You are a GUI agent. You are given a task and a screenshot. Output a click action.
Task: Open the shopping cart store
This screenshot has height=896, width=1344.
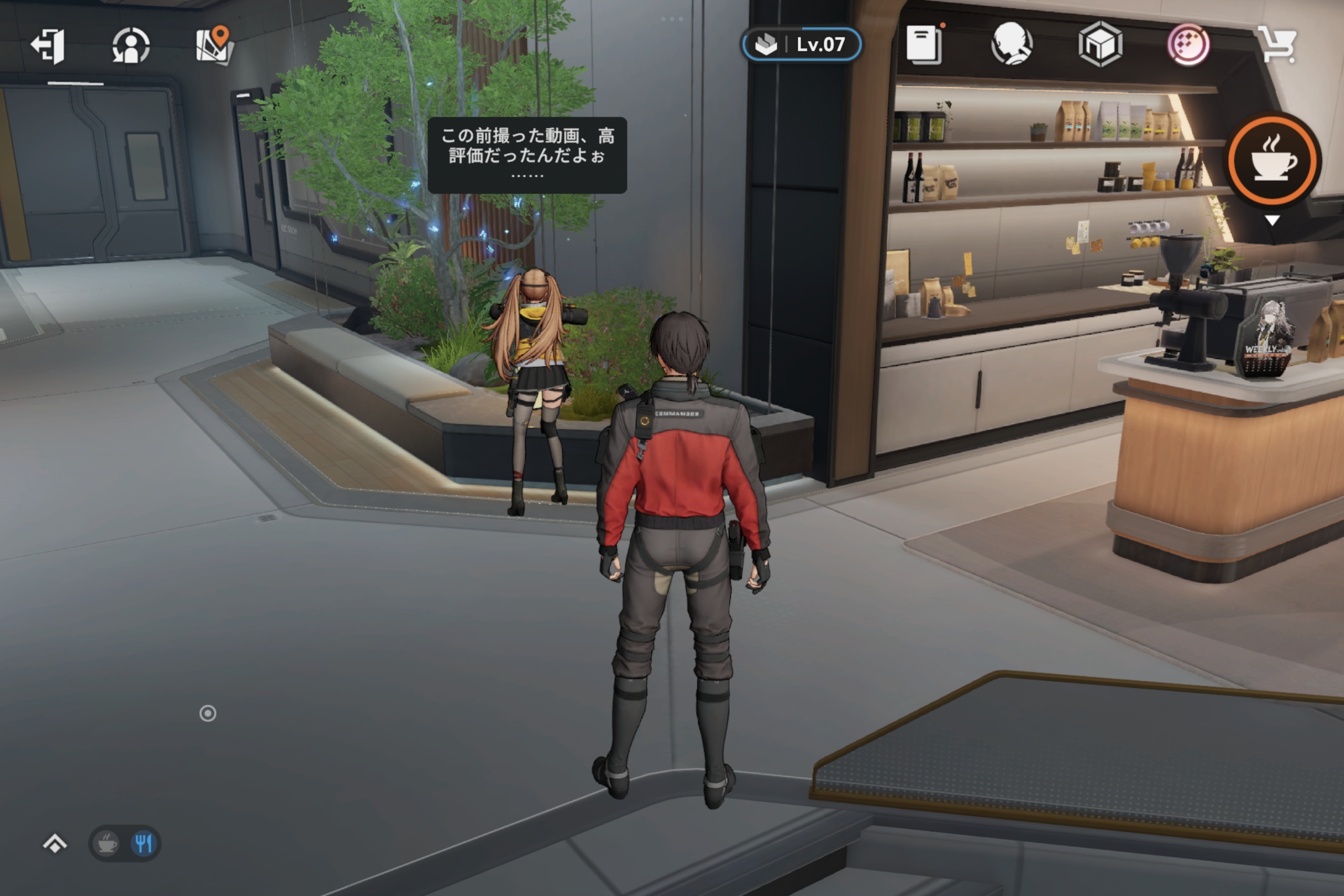coord(1277,45)
